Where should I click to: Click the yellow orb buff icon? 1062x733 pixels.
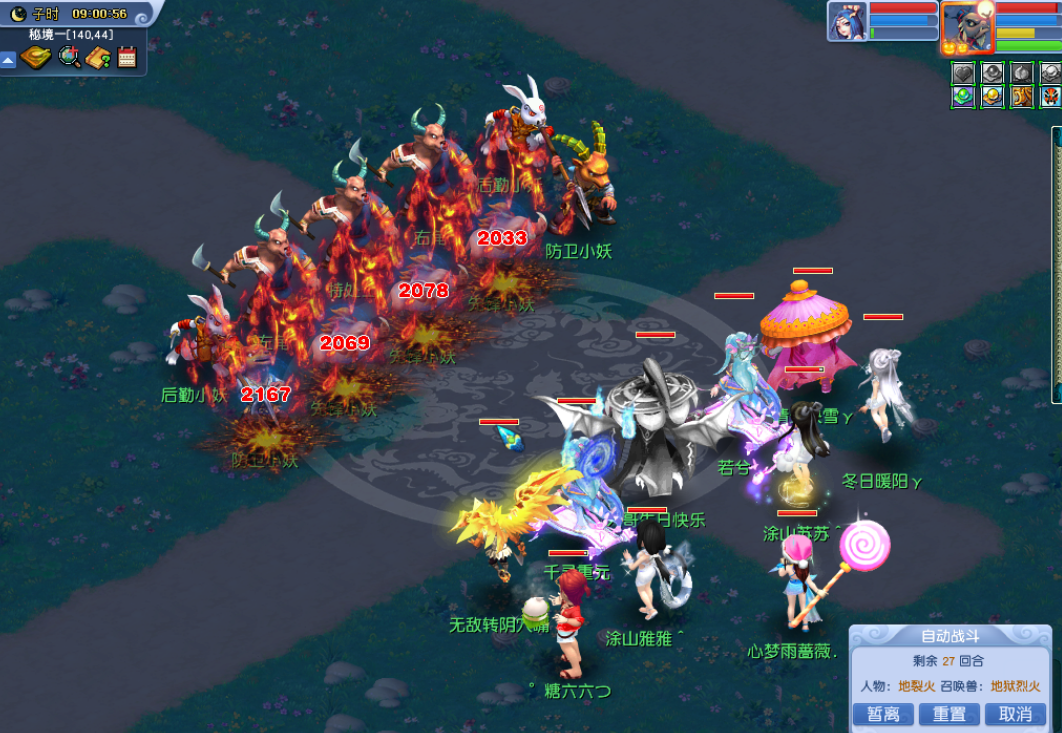(x=992, y=97)
